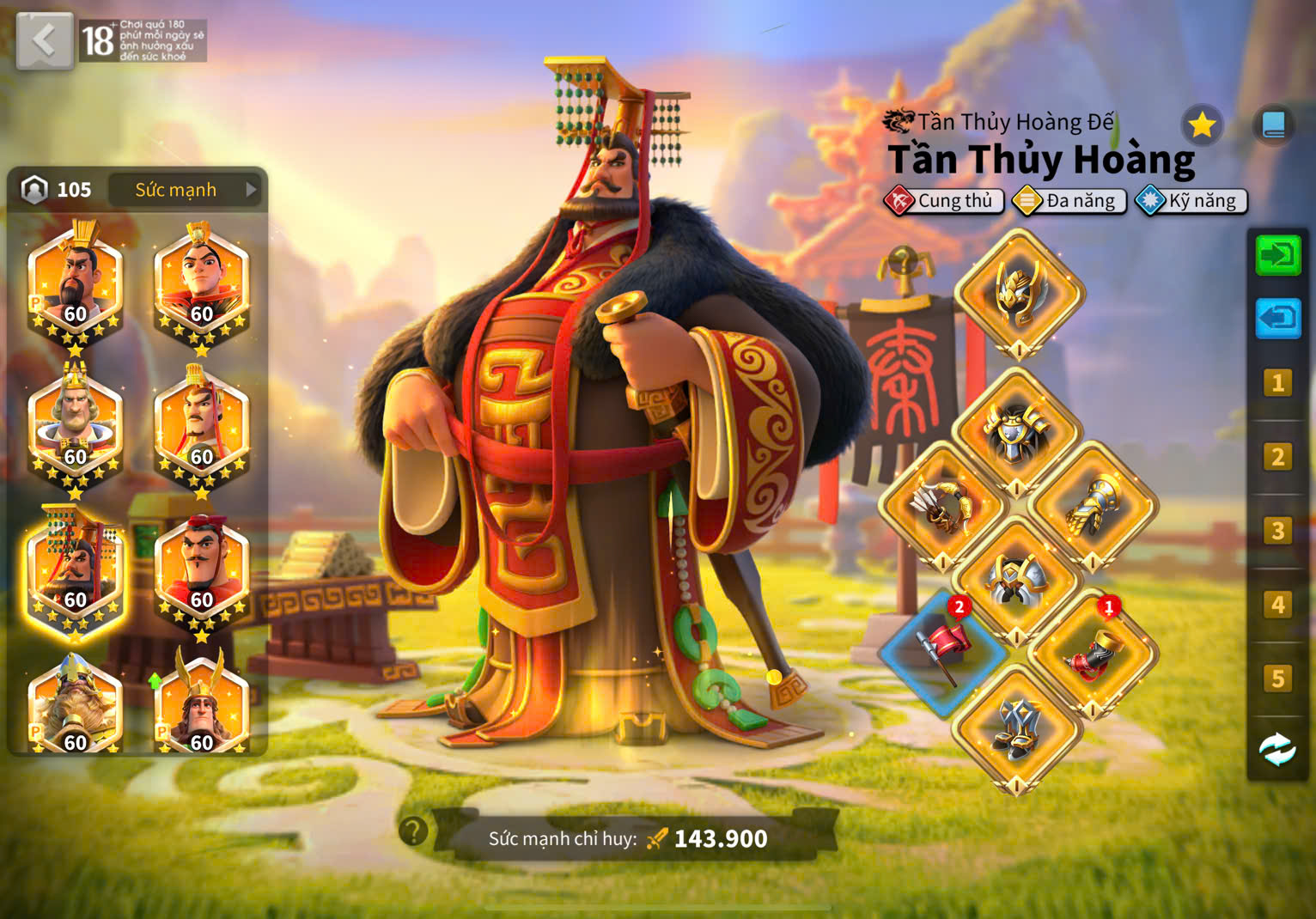The image size is (1316, 919).
Task: Select the red-hat mustached commander portrait
Action: (x=202, y=570)
